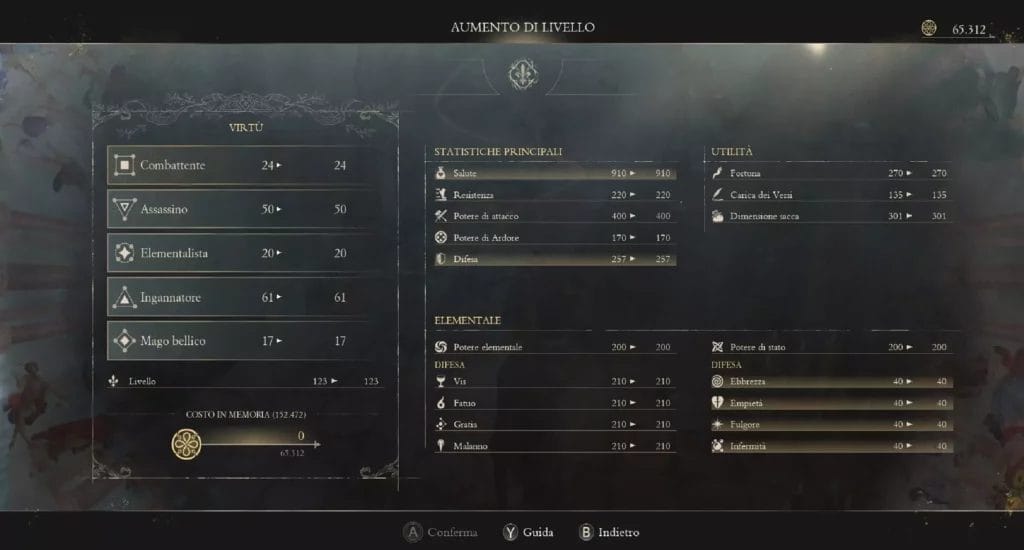Choose the Ebbrezza status defense row
The image size is (1024, 550).
pos(829,381)
